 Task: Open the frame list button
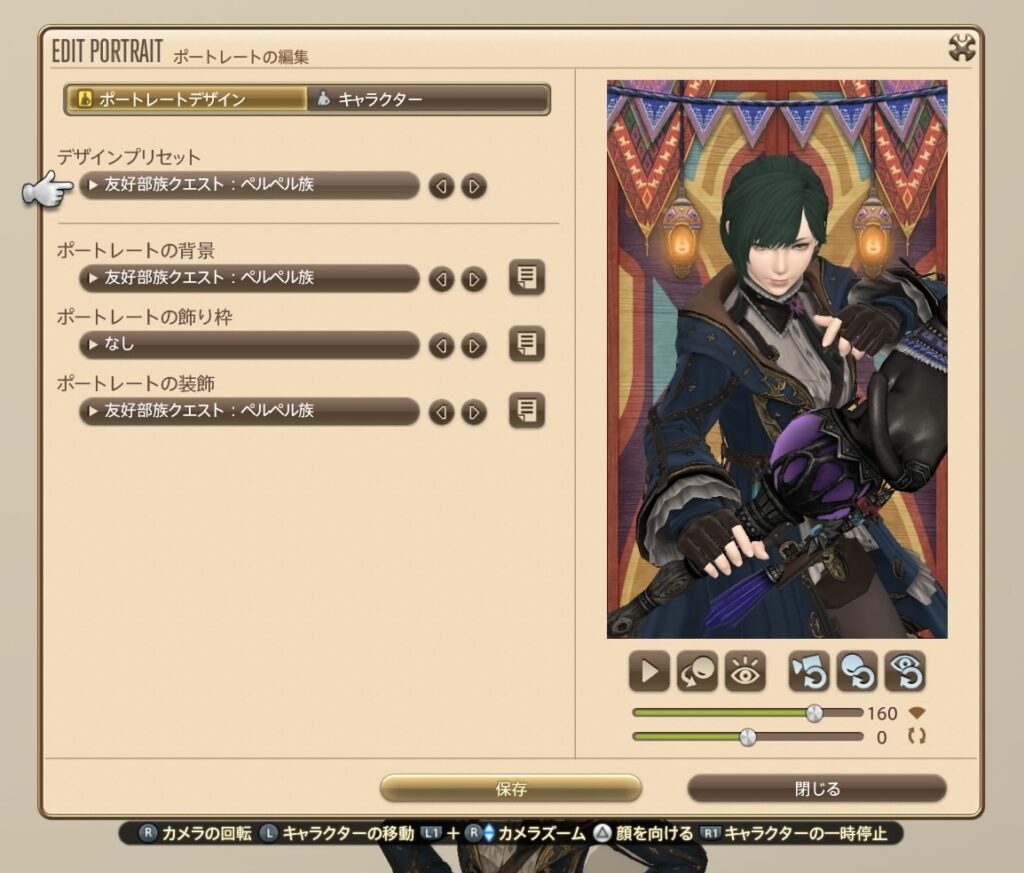(x=527, y=345)
